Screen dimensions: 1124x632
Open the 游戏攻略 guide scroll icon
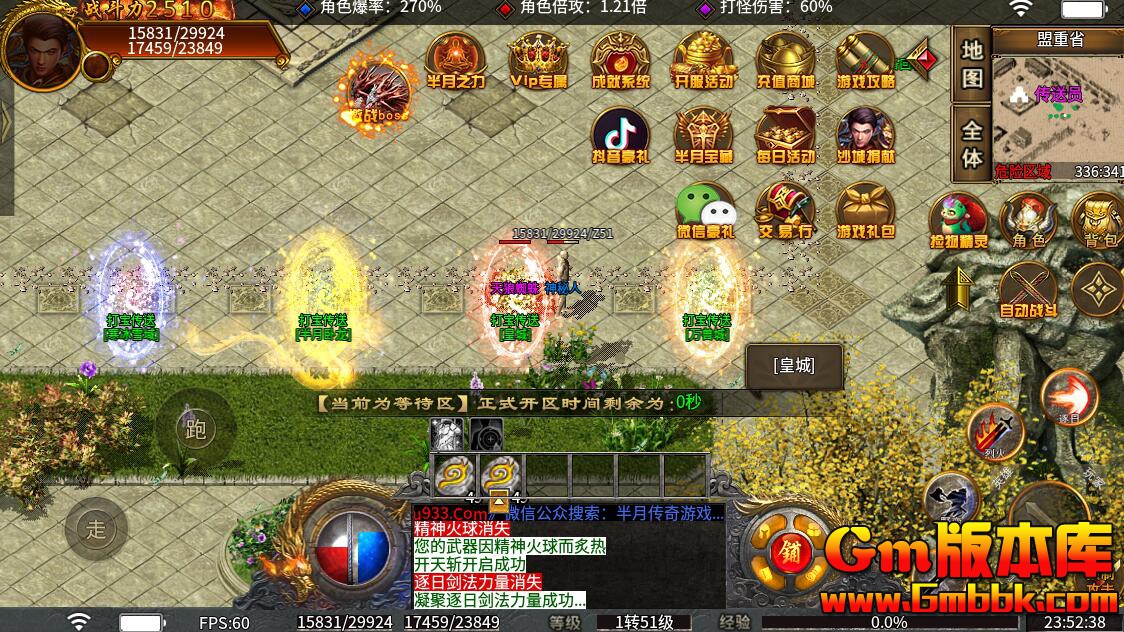click(x=866, y=60)
